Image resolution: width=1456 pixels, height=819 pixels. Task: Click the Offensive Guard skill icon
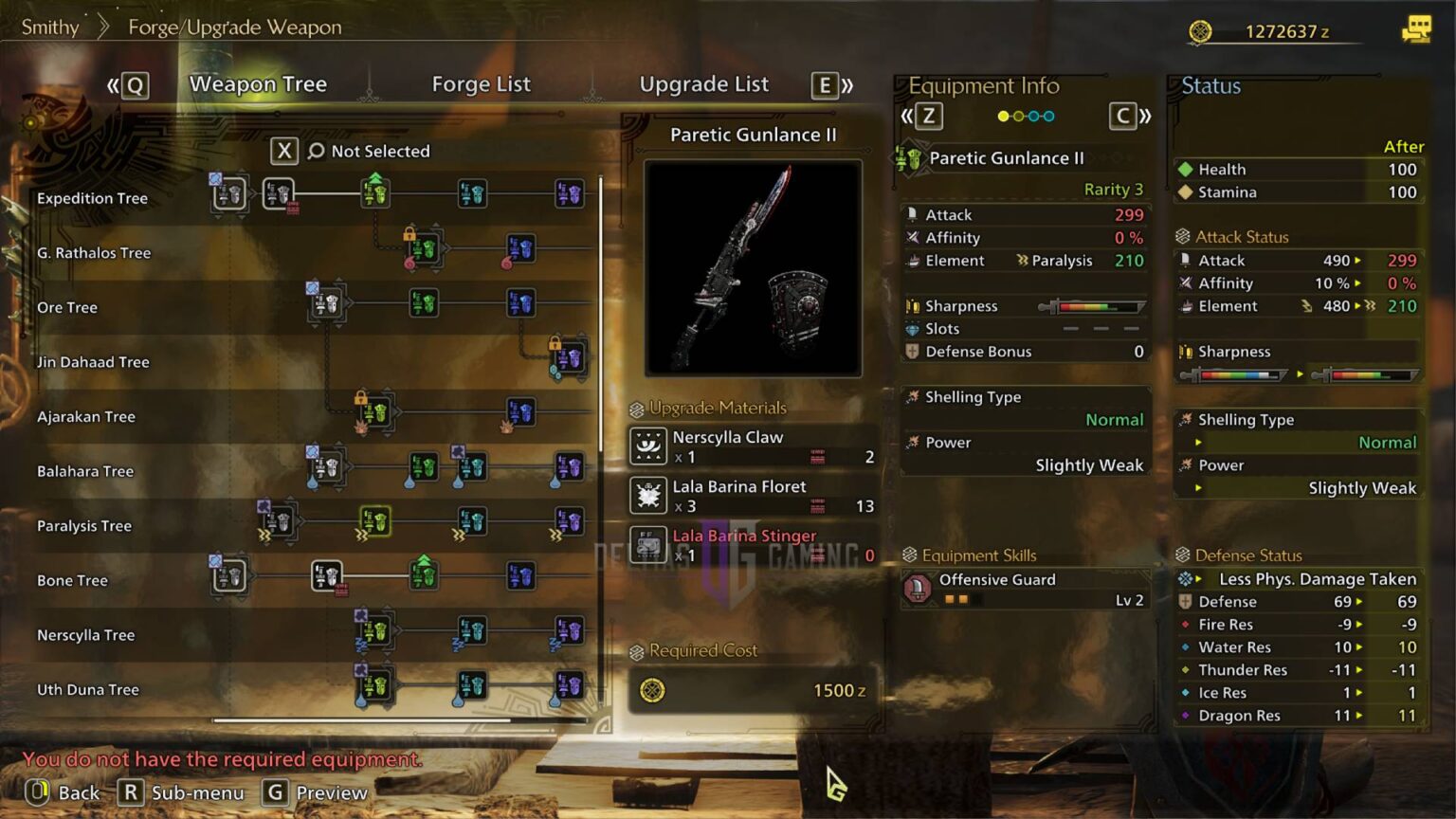(918, 588)
